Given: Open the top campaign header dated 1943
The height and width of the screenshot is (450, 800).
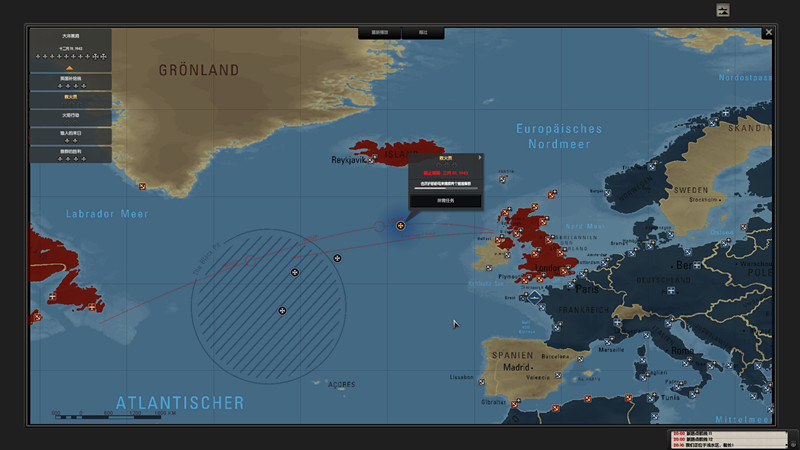Looking at the screenshot, I should click(x=70, y=46).
